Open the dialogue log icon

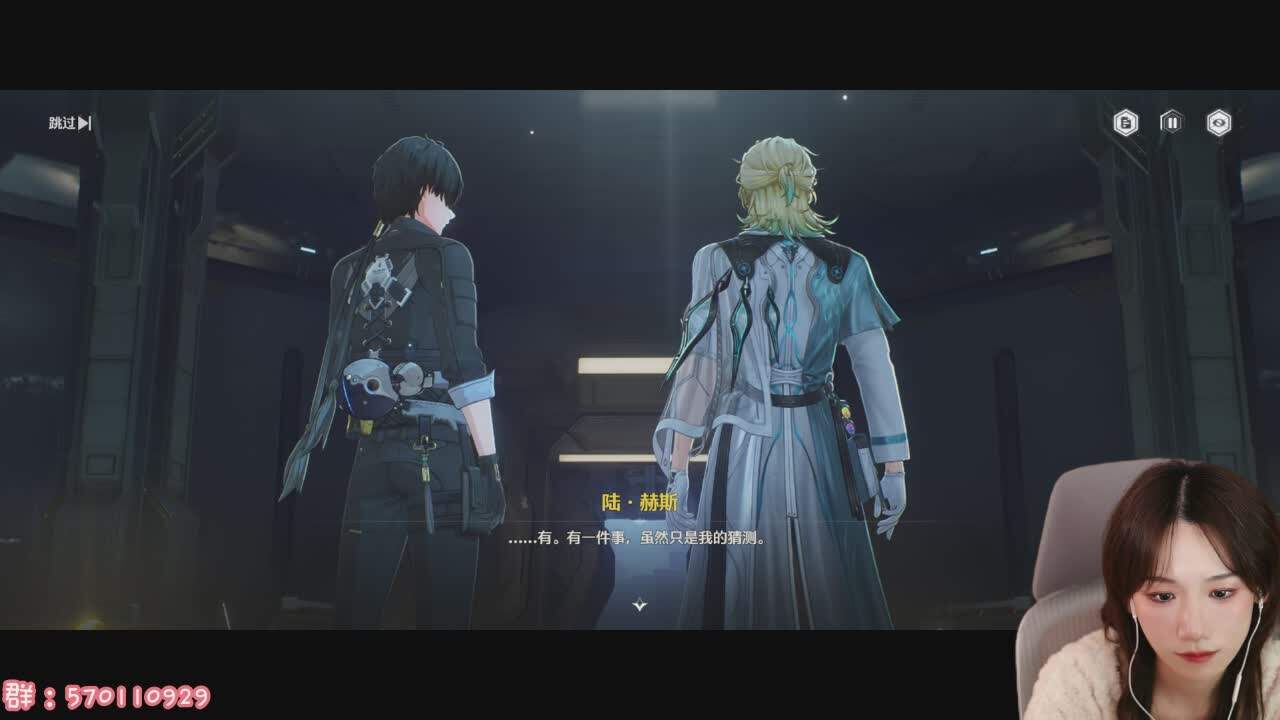tap(1126, 123)
